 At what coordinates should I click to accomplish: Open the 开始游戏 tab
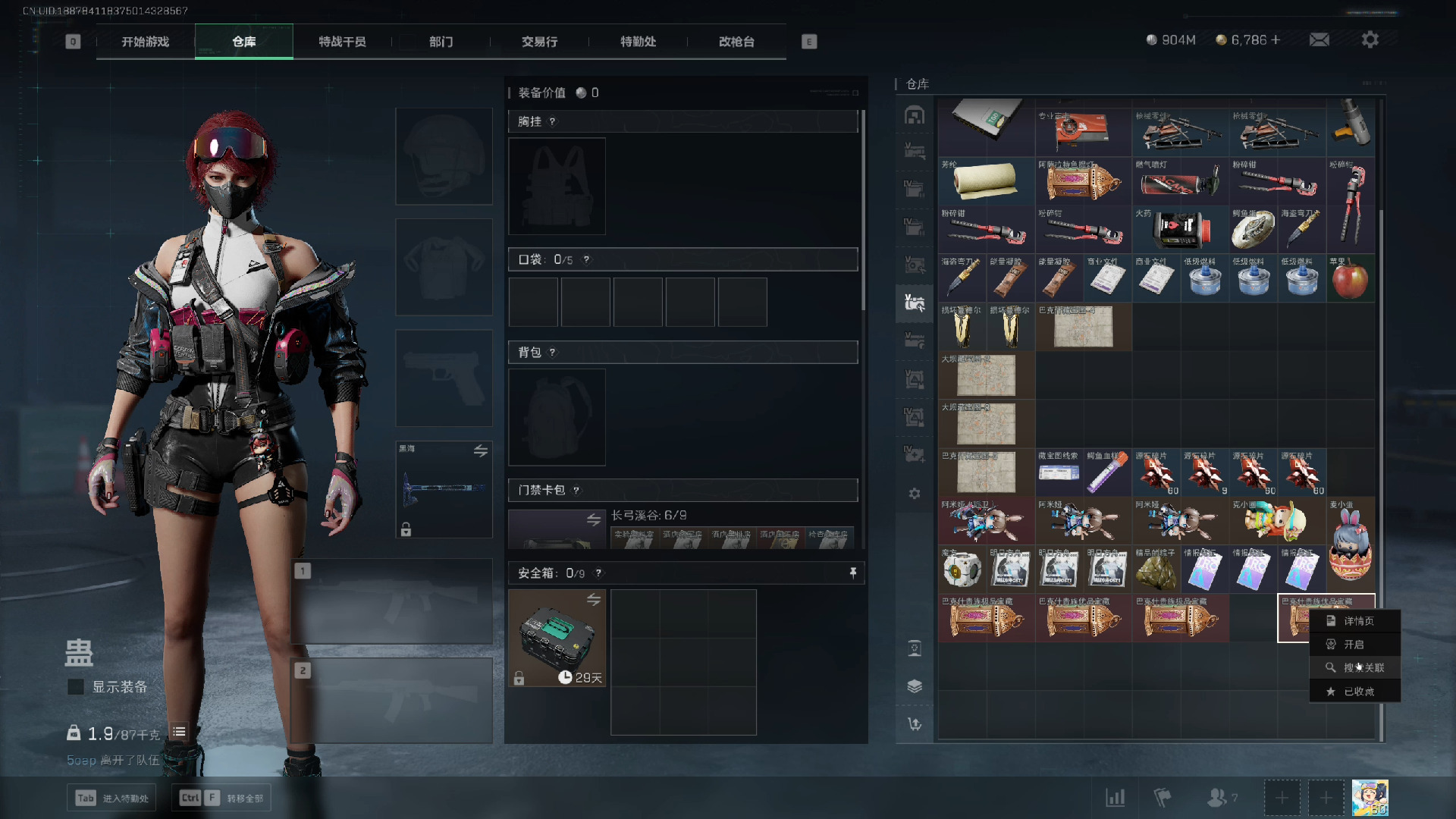[x=146, y=42]
